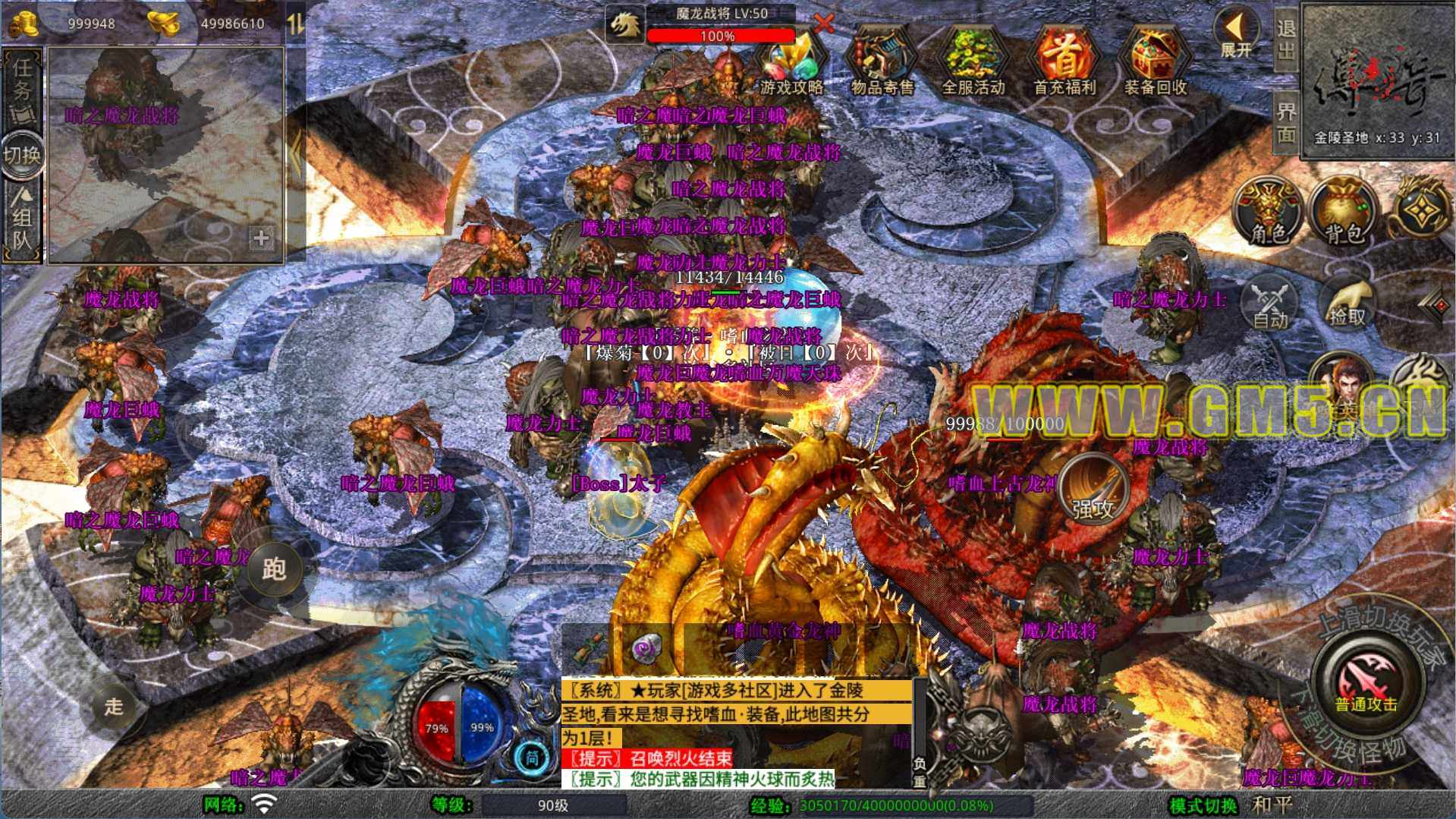The height and width of the screenshot is (819, 1456).
Task: Click the 展开 expand arrow
Action: tap(1235, 34)
